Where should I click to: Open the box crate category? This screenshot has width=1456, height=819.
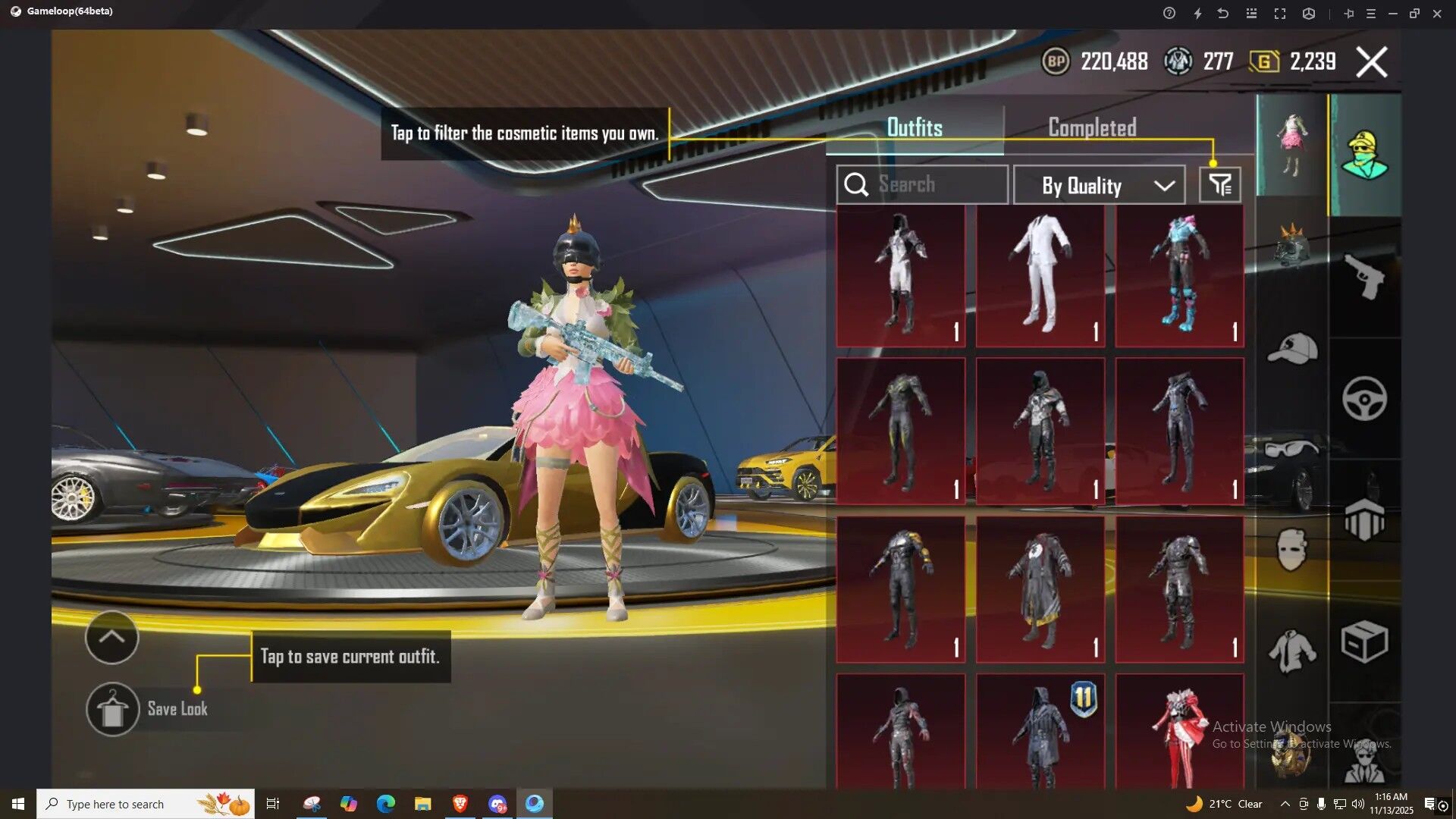point(1364,643)
